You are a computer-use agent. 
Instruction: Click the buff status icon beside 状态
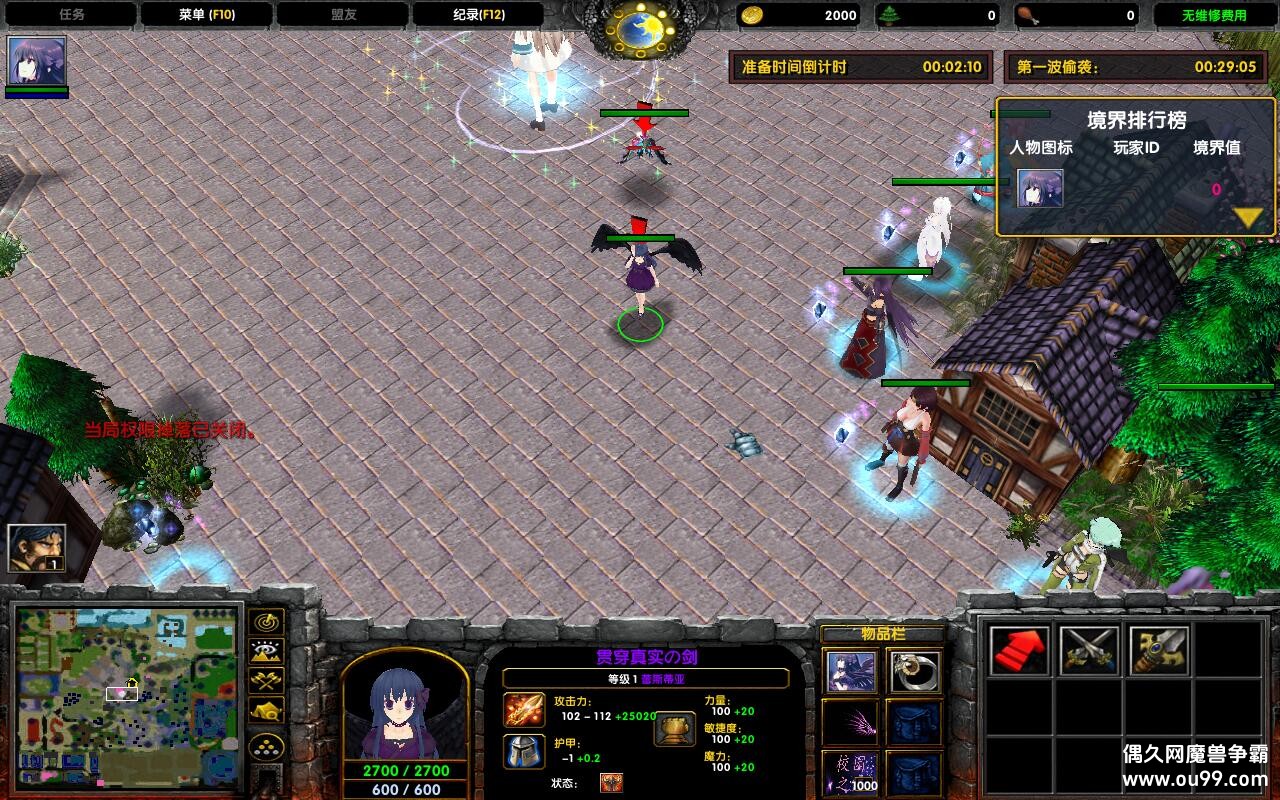pos(611,783)
